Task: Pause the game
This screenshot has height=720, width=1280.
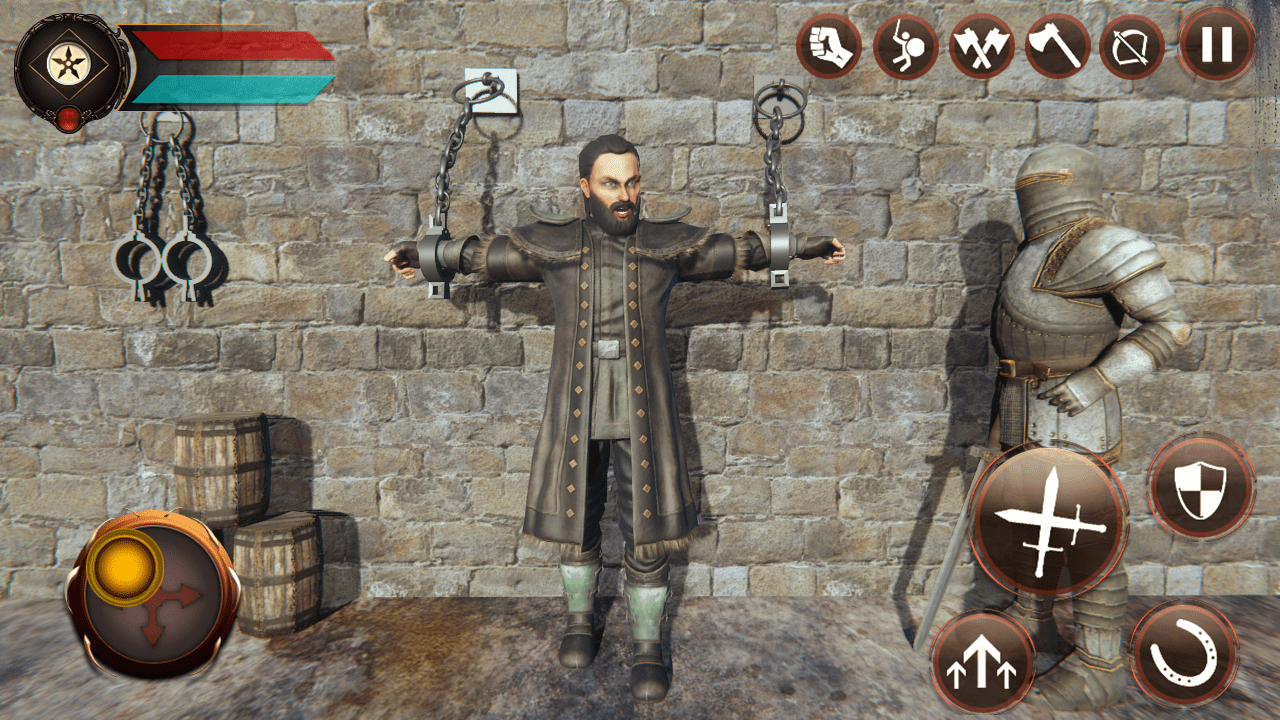Action: 1216,45
